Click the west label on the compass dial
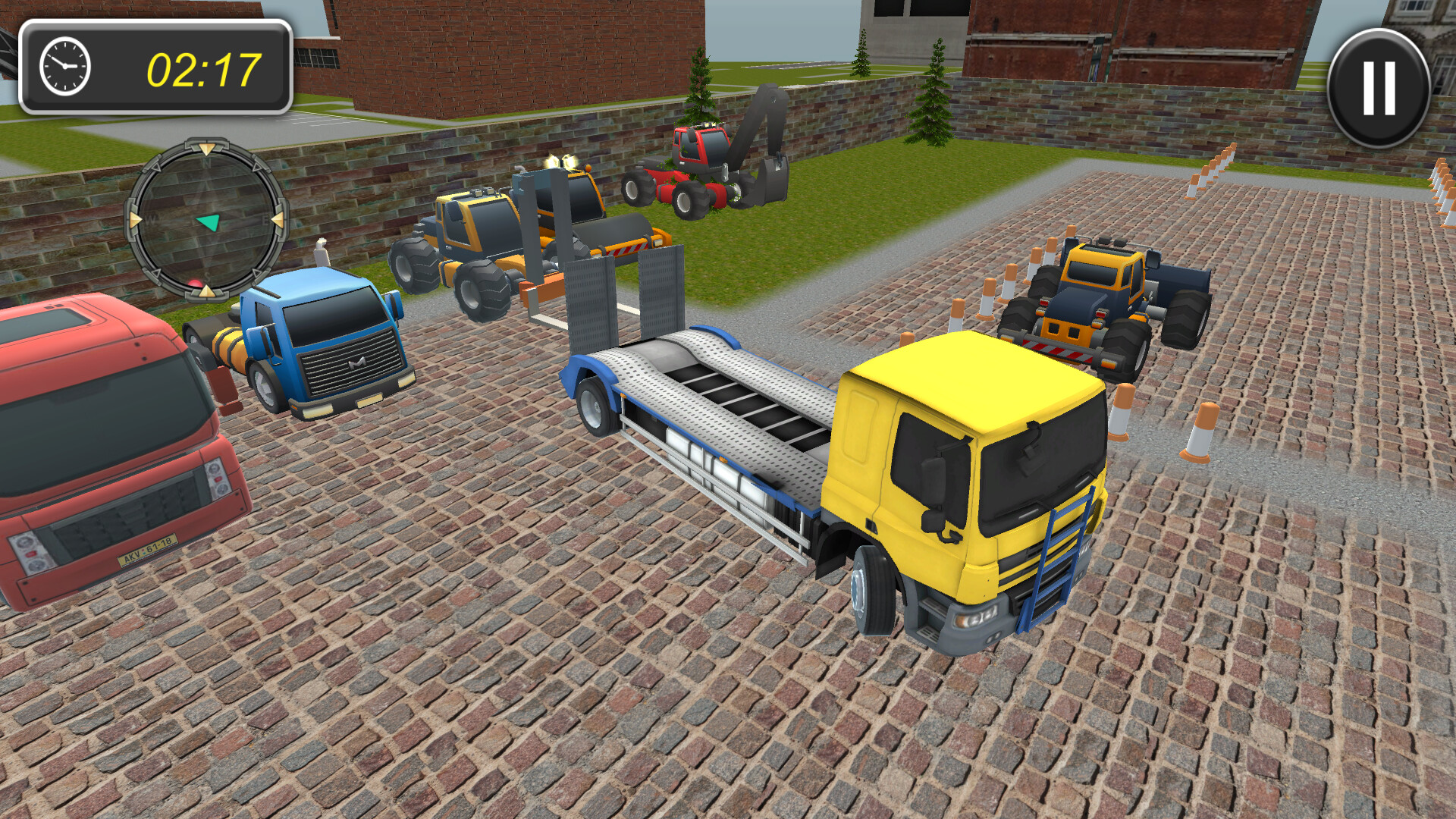 click(x=152, y=220)
